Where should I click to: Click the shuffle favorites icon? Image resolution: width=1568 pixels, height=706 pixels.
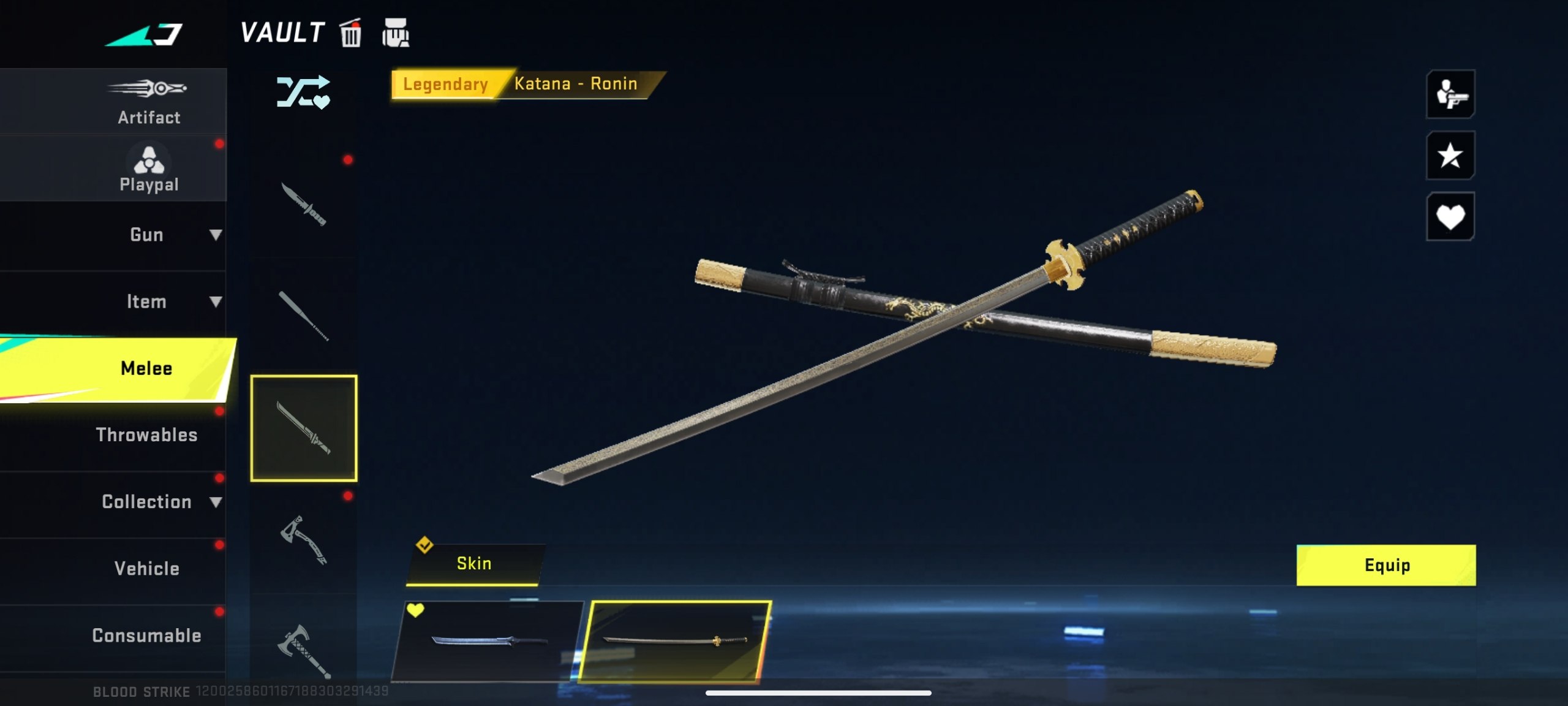303,93
